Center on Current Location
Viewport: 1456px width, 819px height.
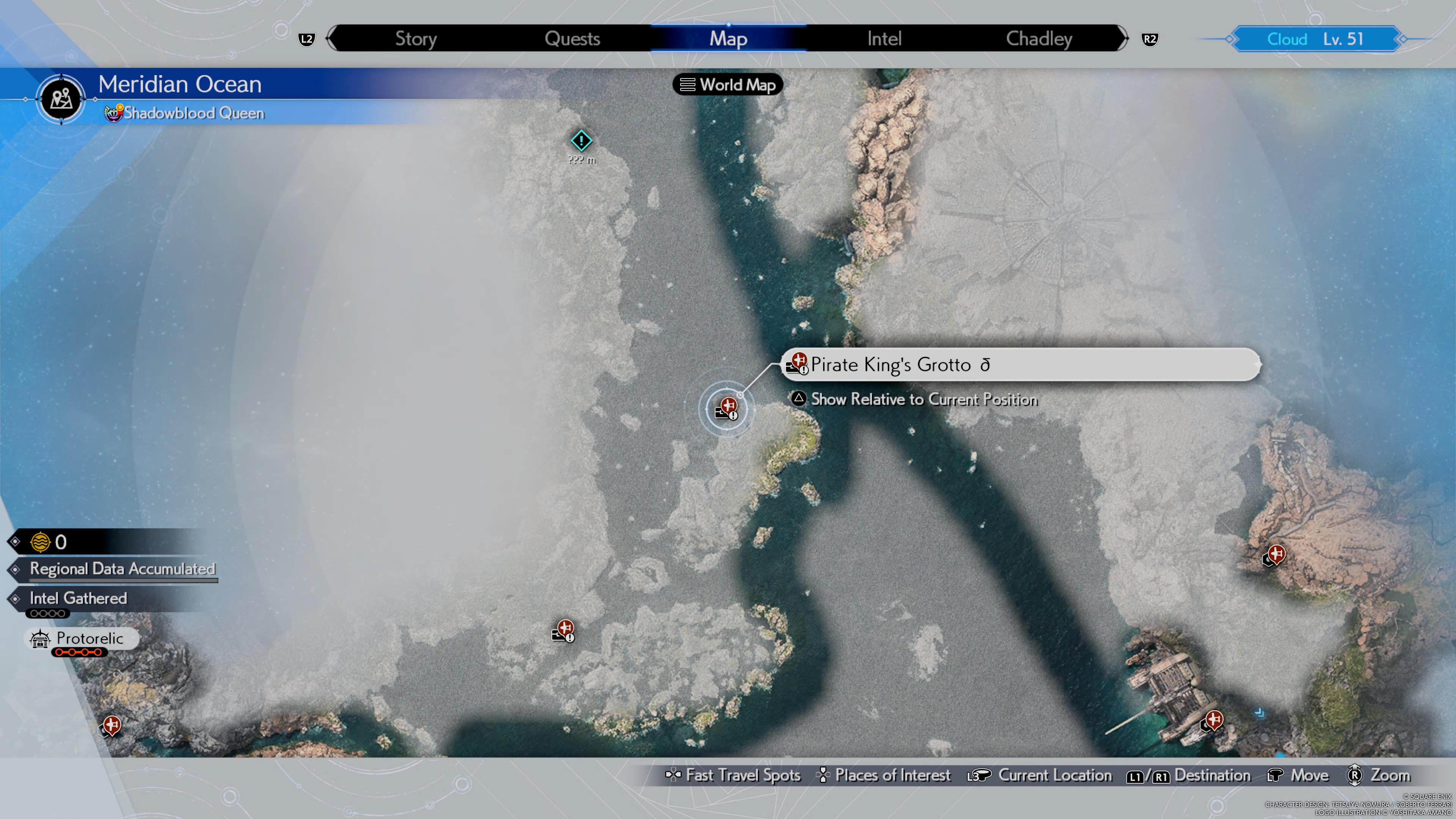pos(1040,775)
